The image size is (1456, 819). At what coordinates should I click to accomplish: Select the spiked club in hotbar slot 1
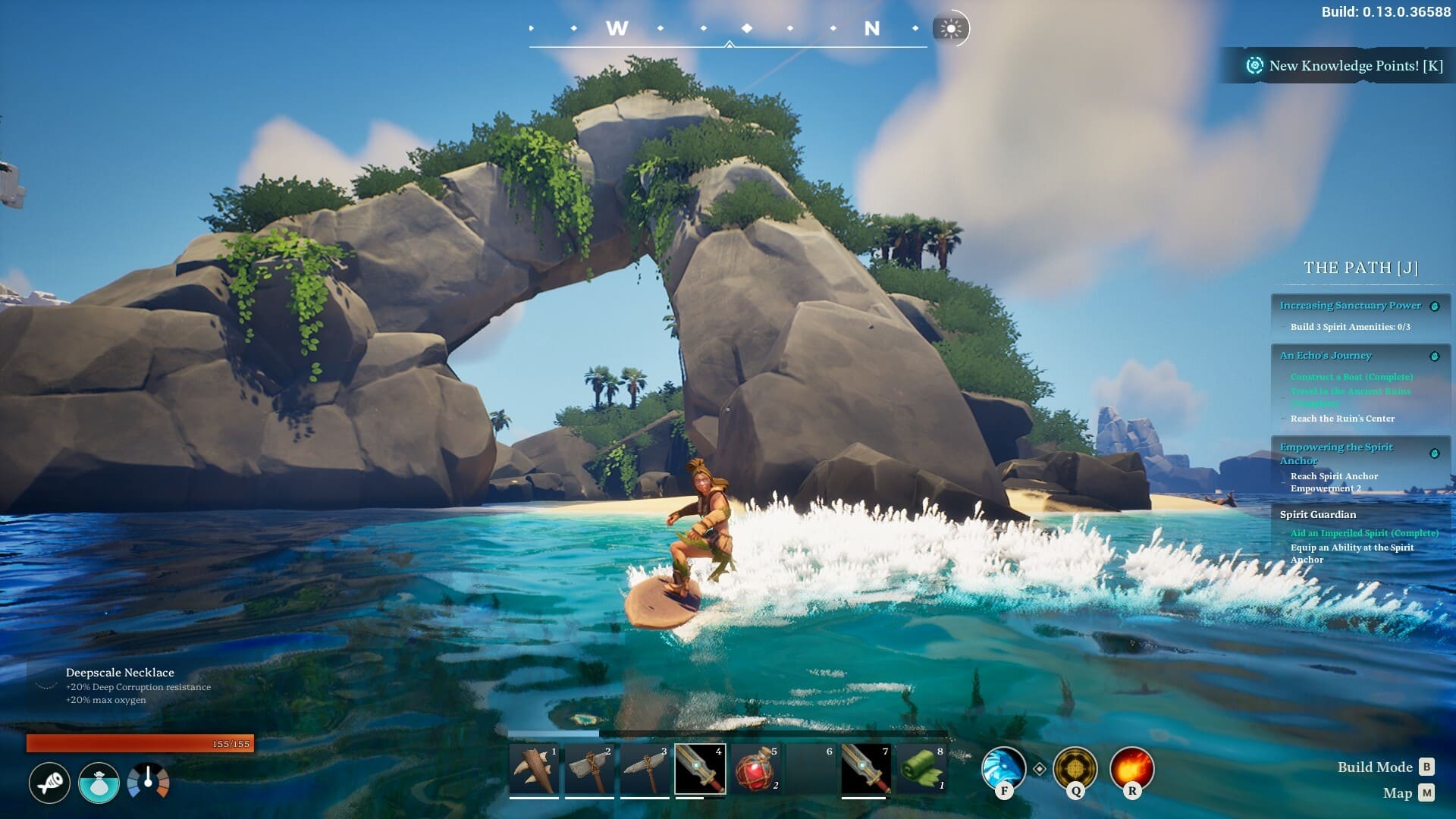534,769
